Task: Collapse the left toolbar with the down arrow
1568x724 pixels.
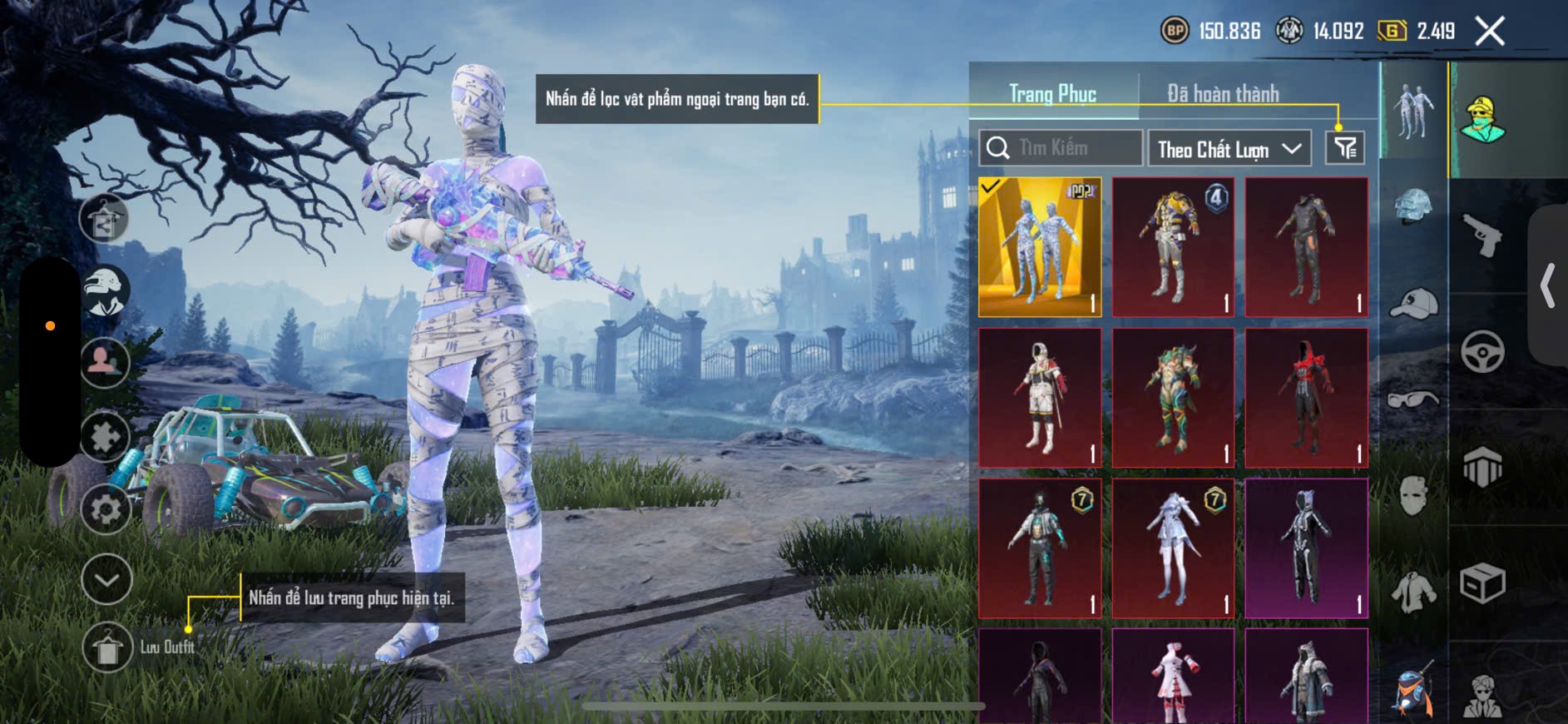Action: [x=106, y=579]
